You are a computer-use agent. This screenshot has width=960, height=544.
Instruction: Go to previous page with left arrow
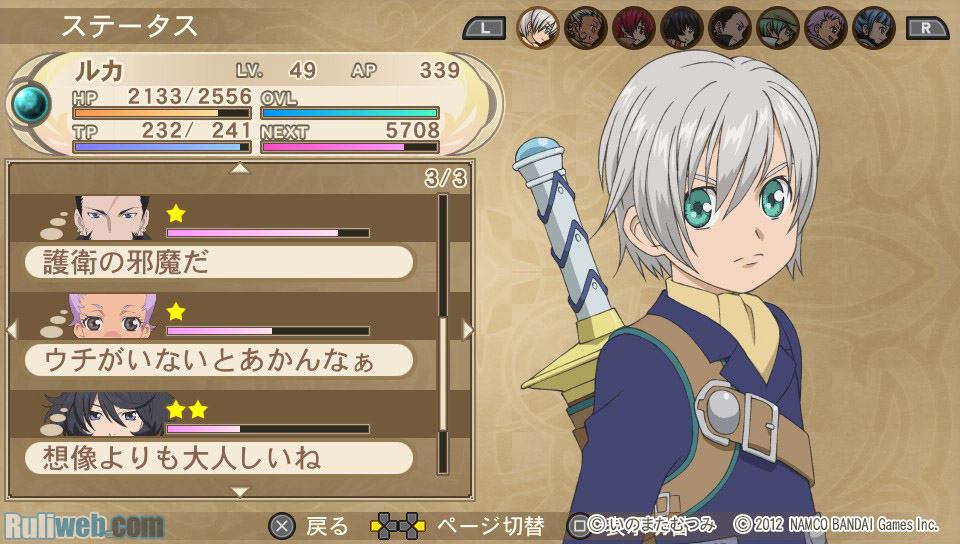tap(12, 329)
